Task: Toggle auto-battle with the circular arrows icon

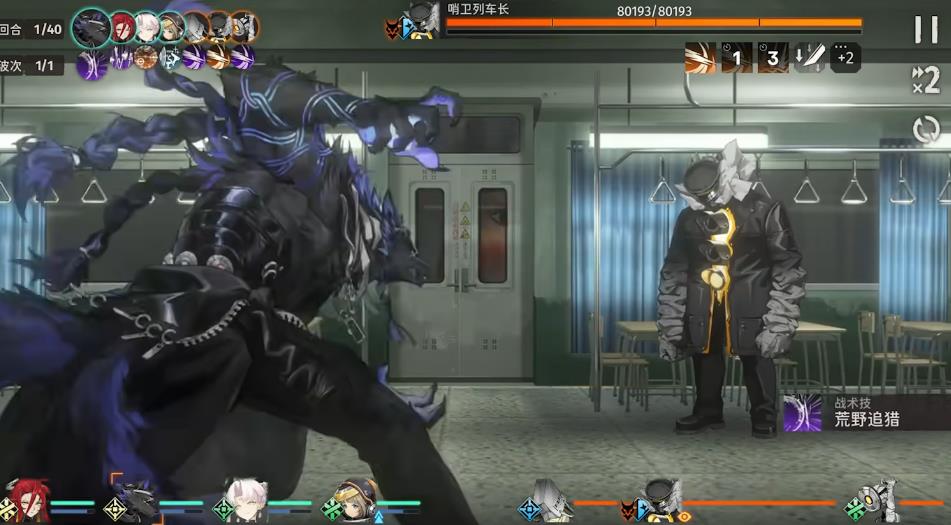Action: (x=926, y=129)
